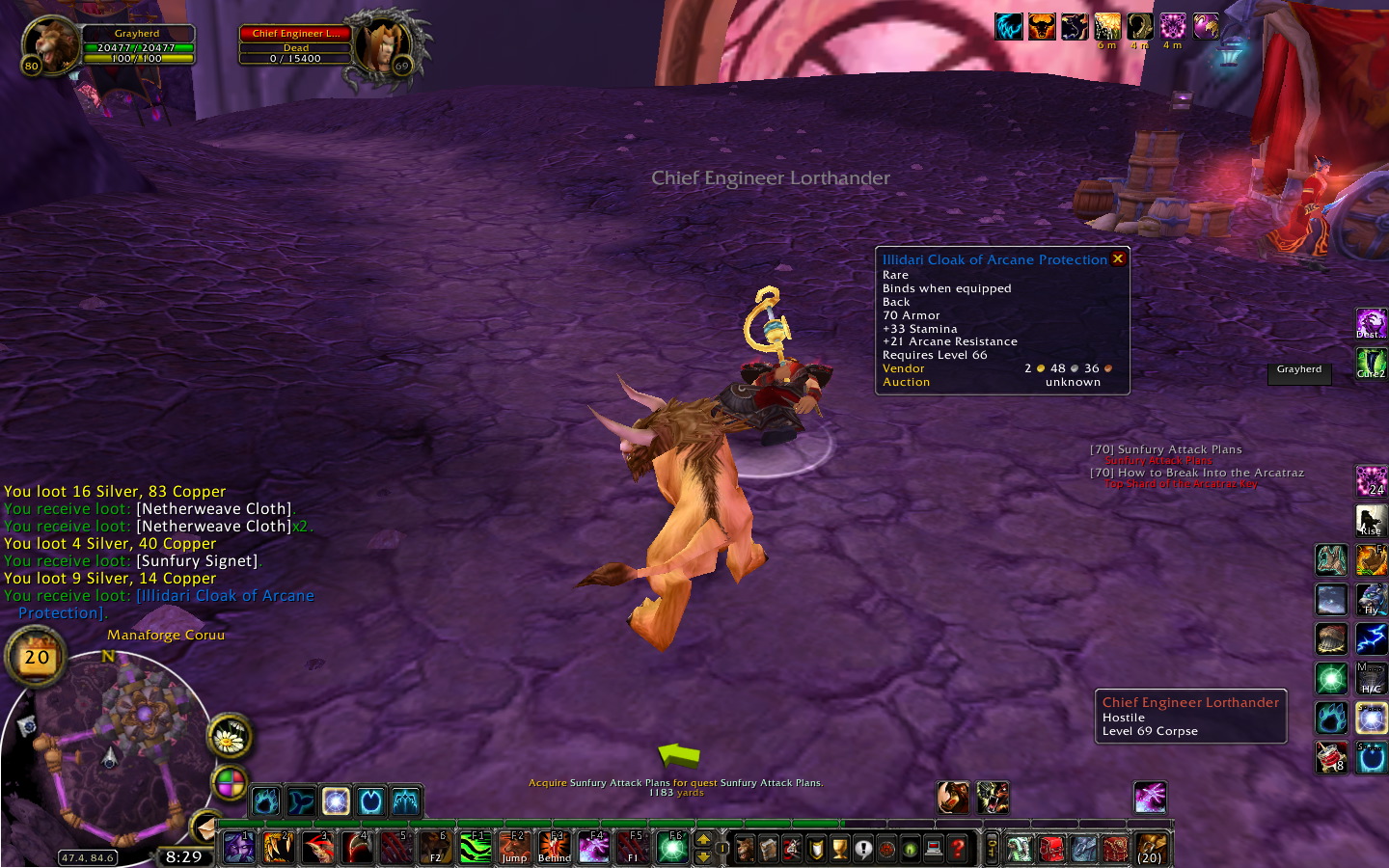Click the Illidari Cloak loot link in chat
The image size is (1389, 868).
click(x=225, y=596)
